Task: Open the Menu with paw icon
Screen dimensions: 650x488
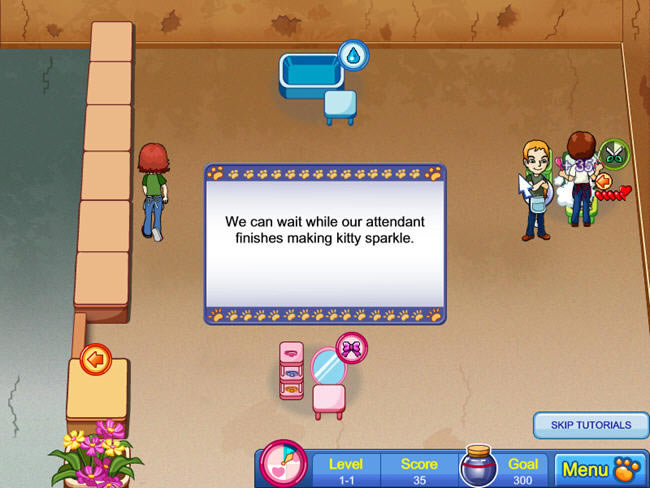Action: 600,468
